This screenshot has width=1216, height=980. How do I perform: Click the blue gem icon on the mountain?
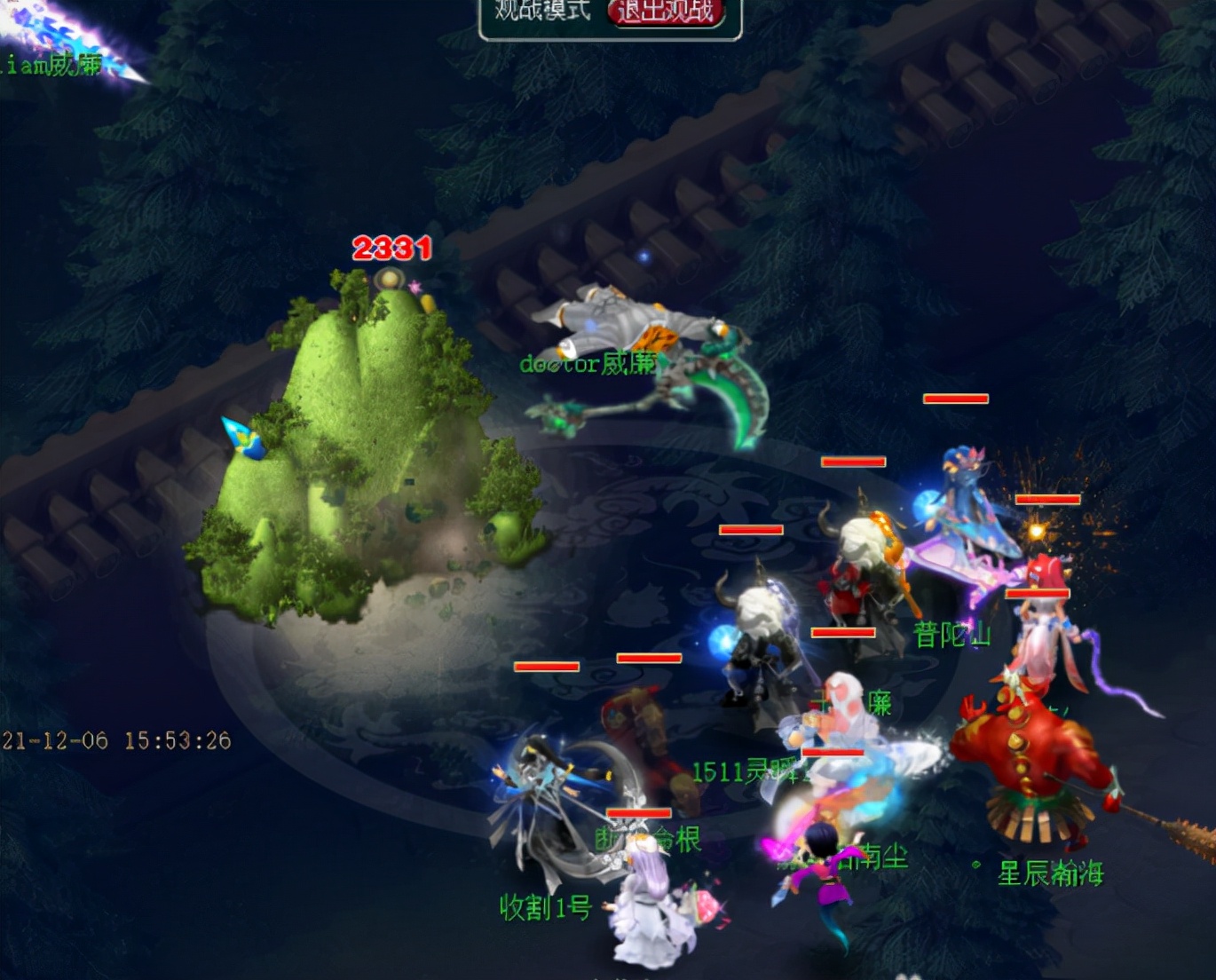pyautogui.click(x=241, y=435)
